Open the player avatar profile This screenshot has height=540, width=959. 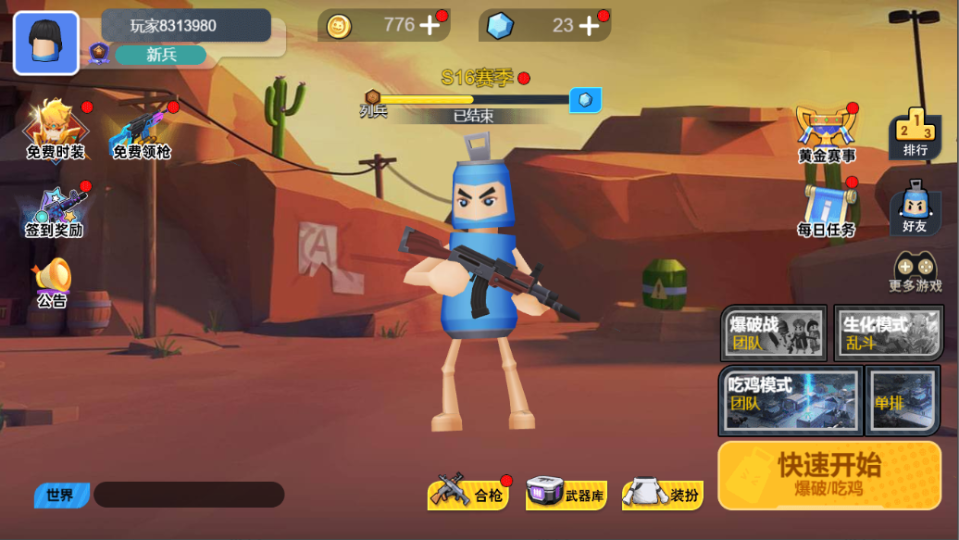click(x=46, y=43)
